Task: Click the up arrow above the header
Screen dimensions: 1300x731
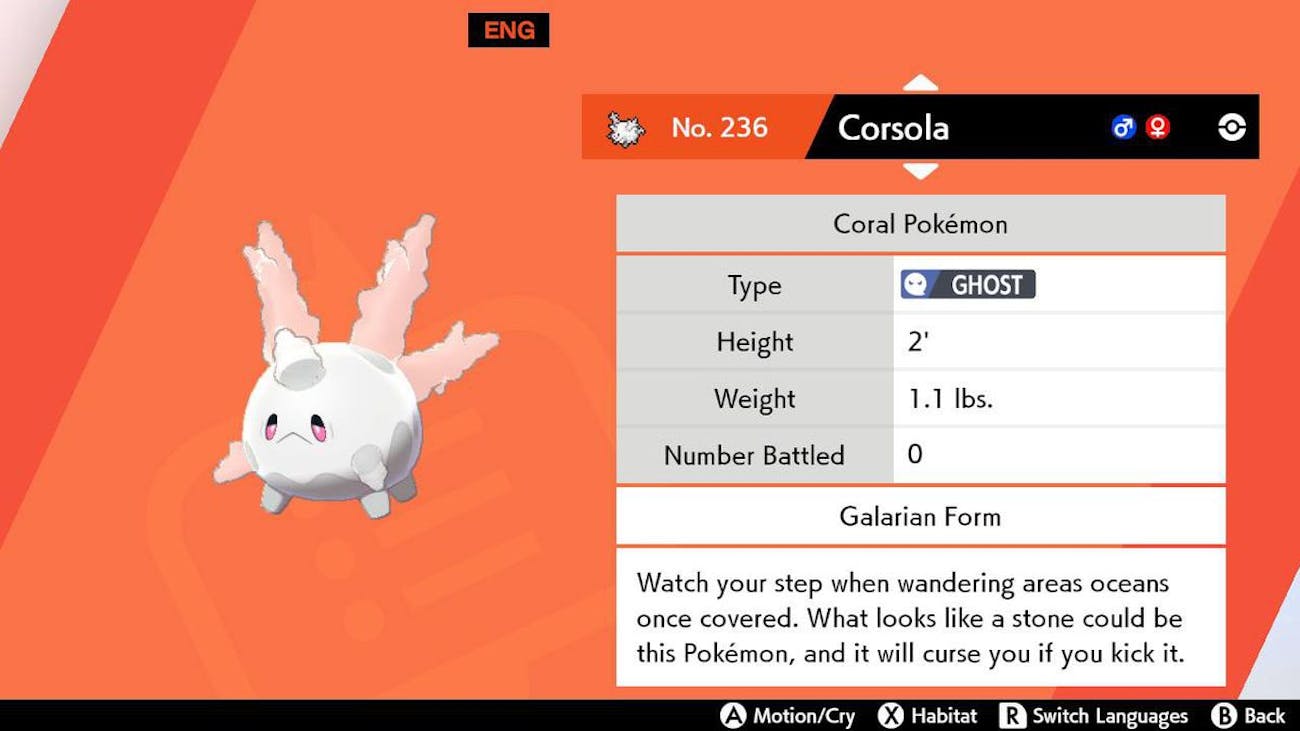Action: pyautogui.click(x=920, y=80)
